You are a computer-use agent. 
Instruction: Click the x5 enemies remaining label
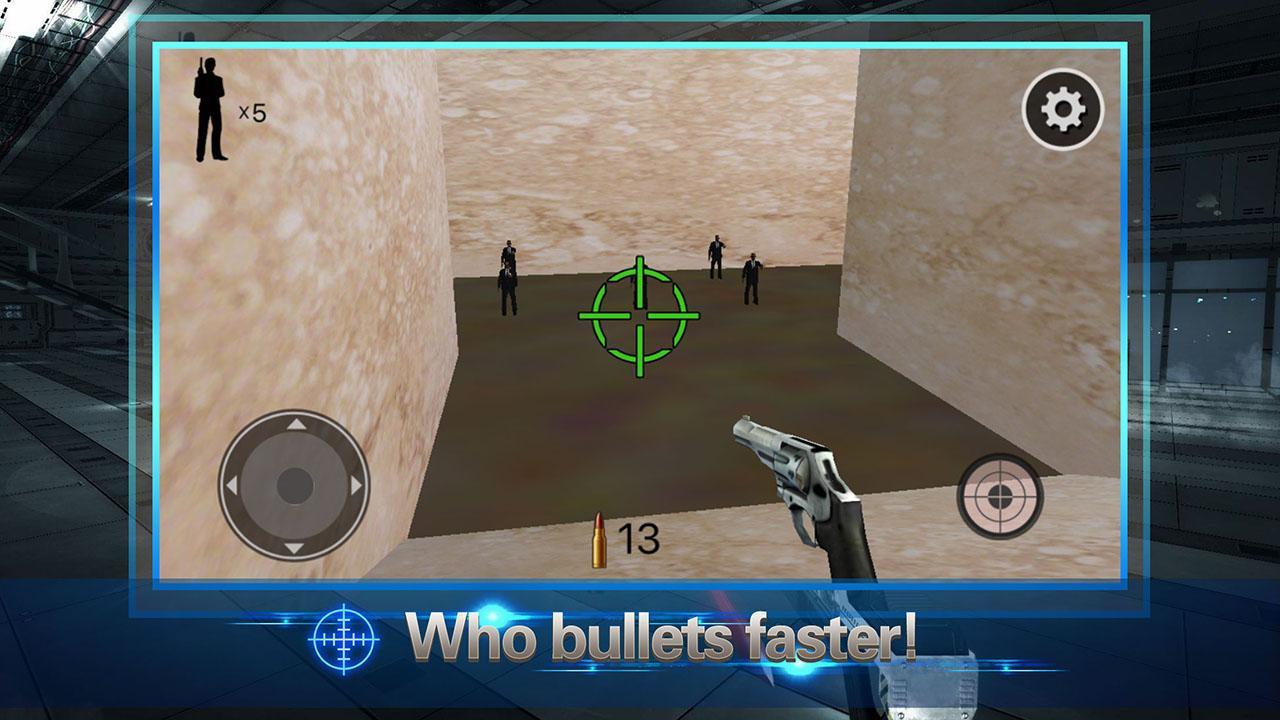pos(252,113)
